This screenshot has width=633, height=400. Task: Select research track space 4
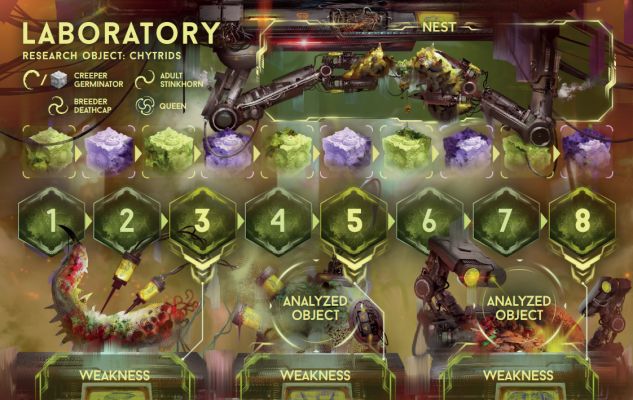click(279, 220)
